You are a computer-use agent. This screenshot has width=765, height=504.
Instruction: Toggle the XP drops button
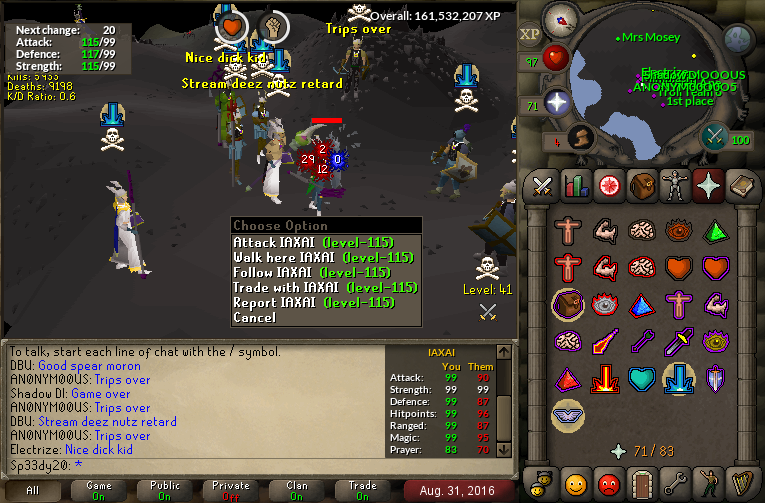click(529, 35)
